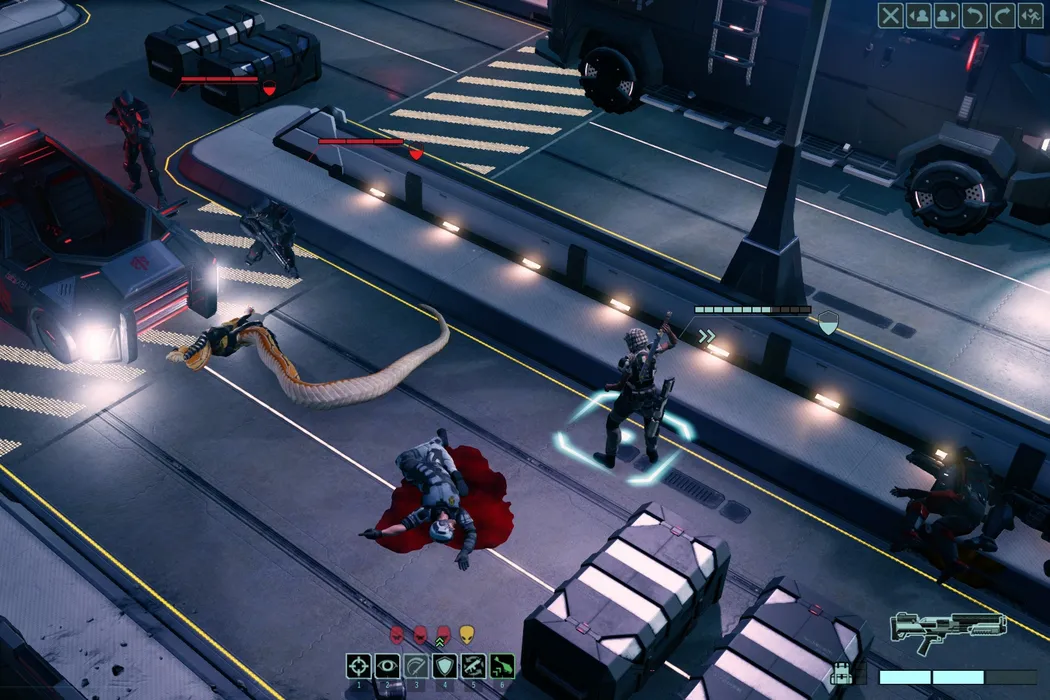This screenshot has width=1050, height=700.
Task: Target the red enemy head with green chevrons
Action: 443,634
